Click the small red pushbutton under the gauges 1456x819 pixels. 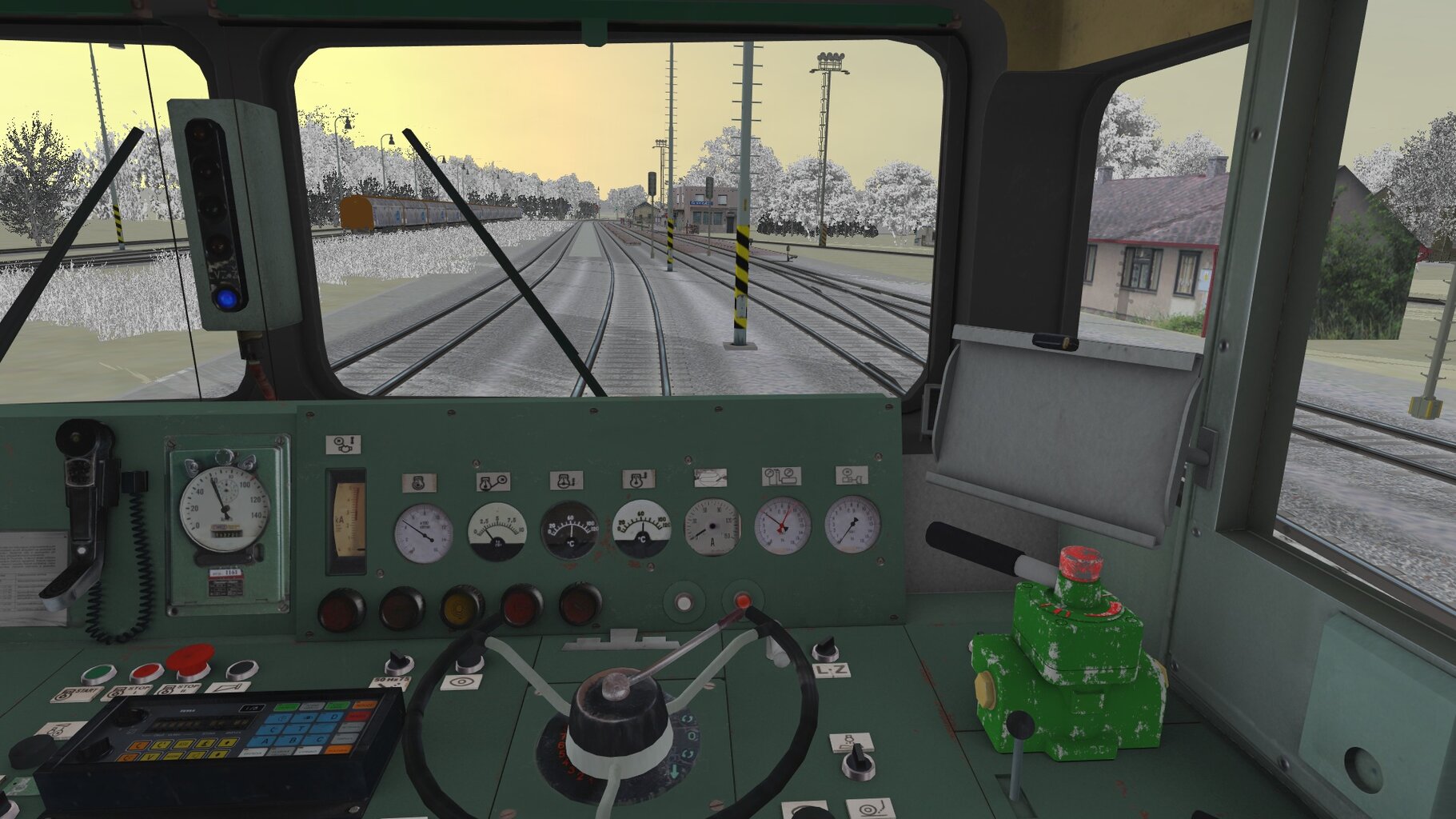[x=743, y=601]
